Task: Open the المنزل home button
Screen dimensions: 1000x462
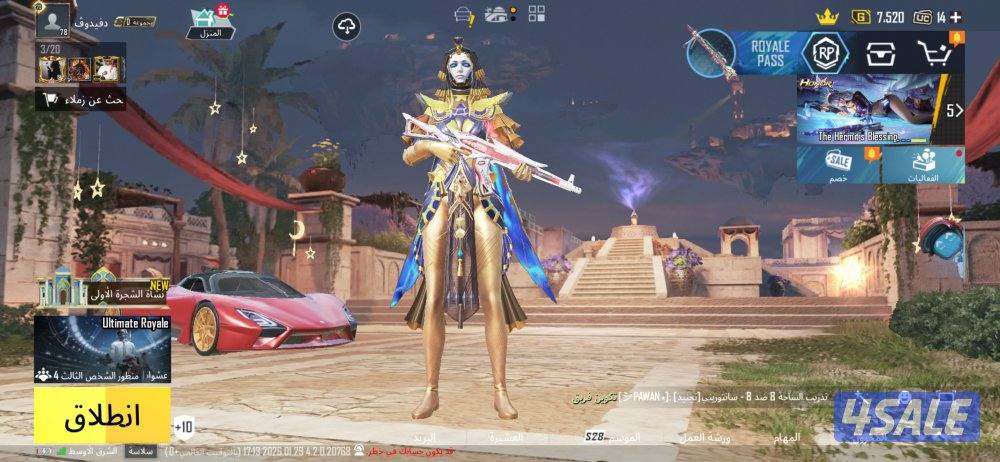Action: click(x=210, y=23)
